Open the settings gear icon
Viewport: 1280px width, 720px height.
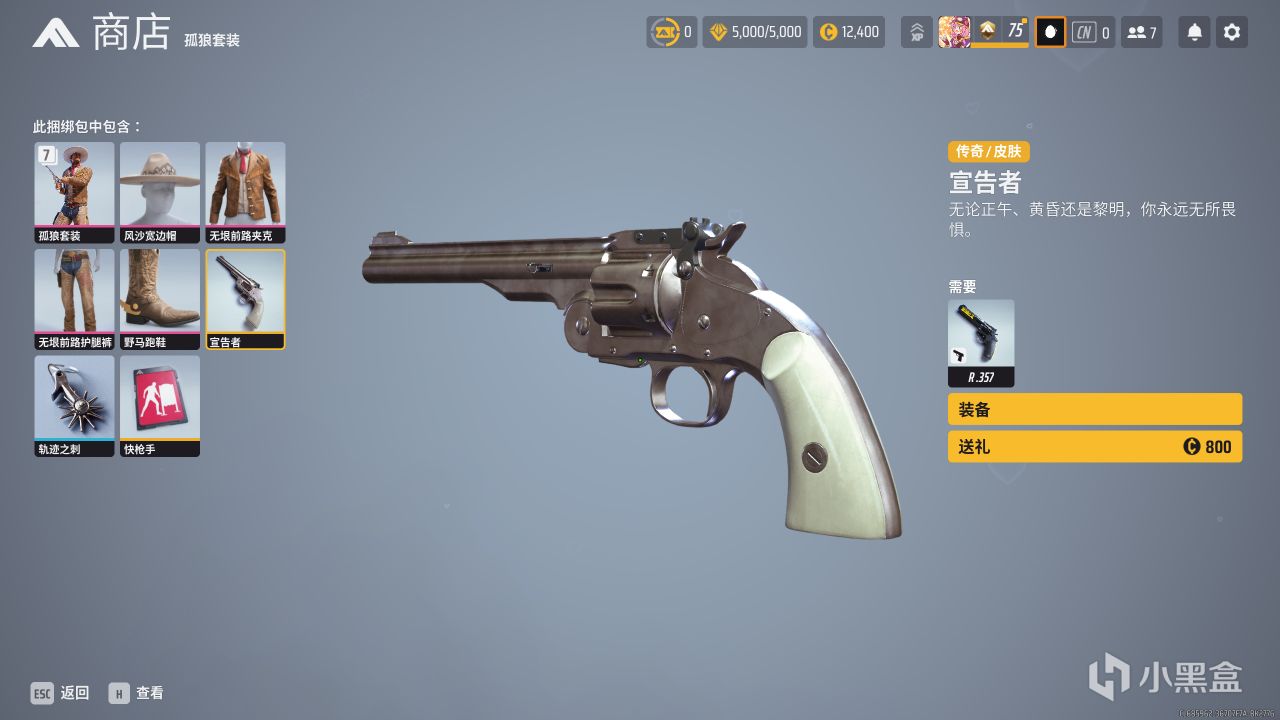pyautogui.click(x=1231, y=31)
